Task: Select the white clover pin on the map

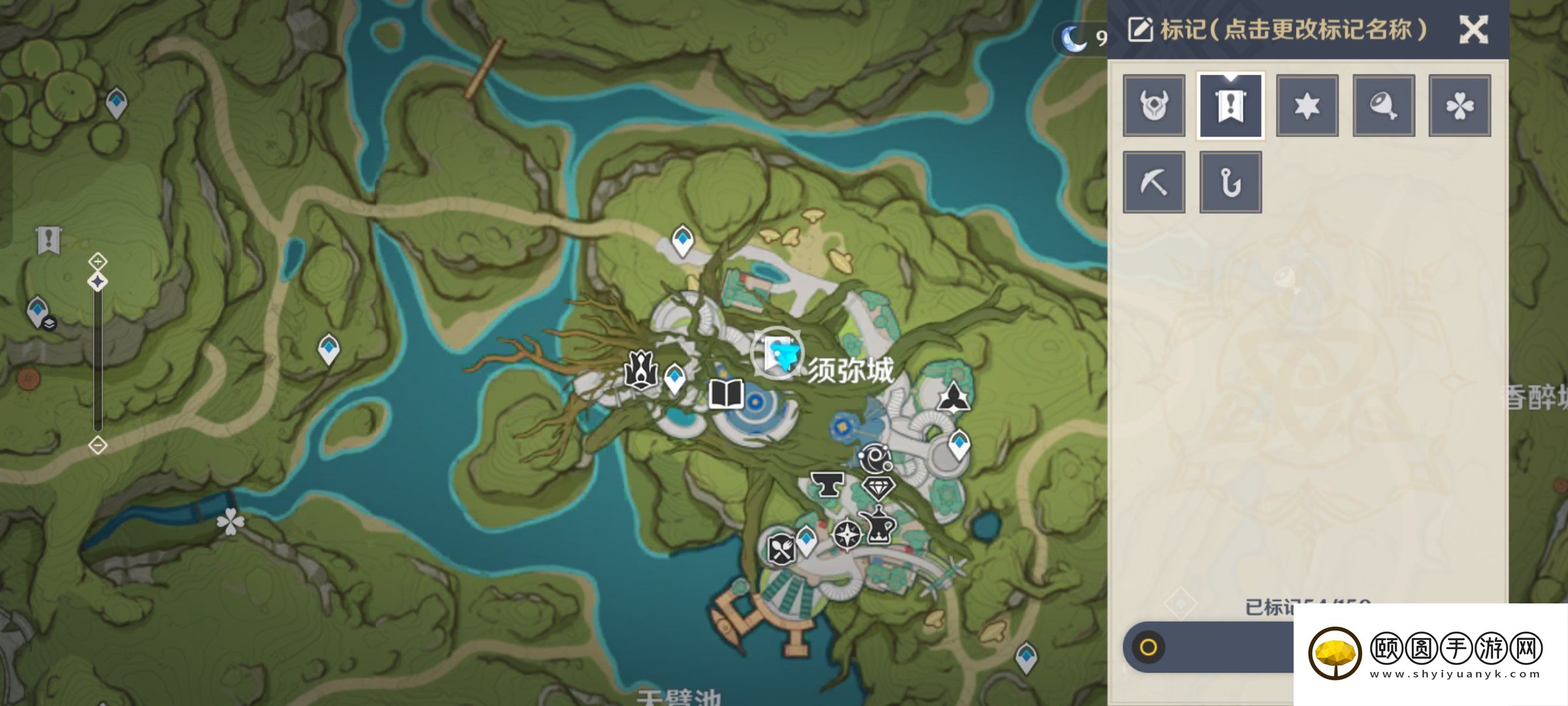Action: (230, 522)
